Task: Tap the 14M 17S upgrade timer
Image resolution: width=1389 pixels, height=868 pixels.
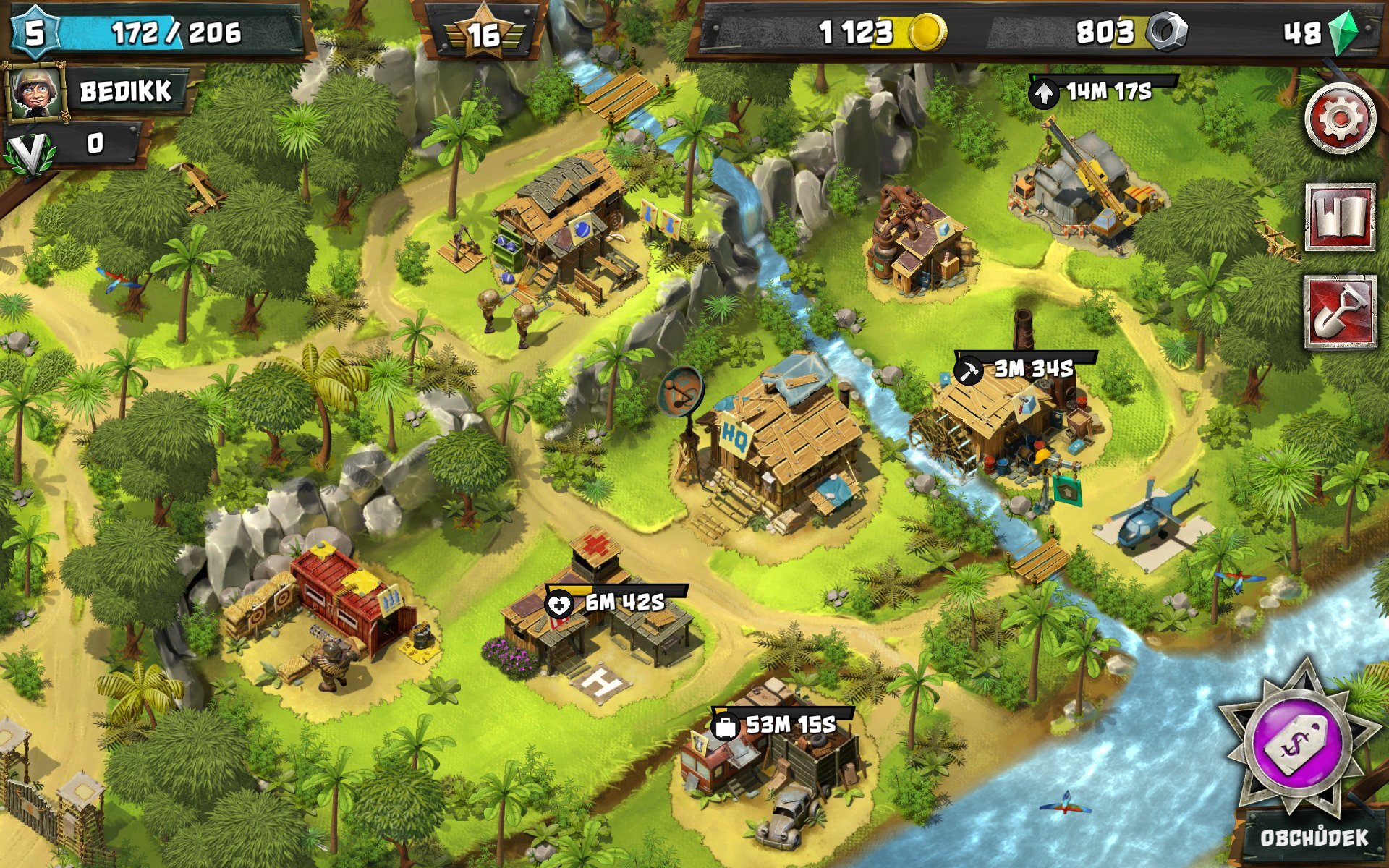Action: [1101, 91]
